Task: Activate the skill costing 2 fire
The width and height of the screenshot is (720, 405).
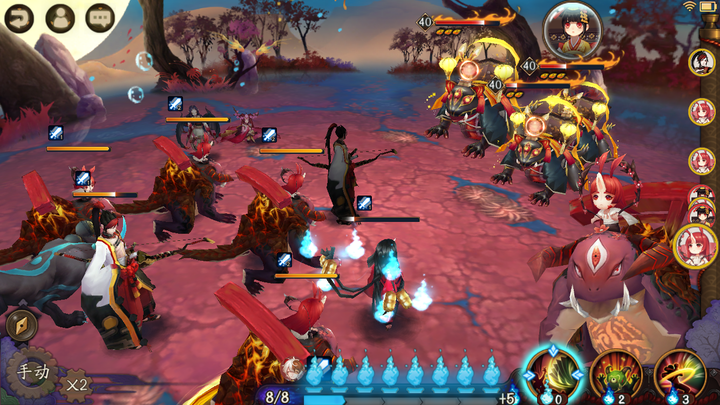Action: [616, 375]
